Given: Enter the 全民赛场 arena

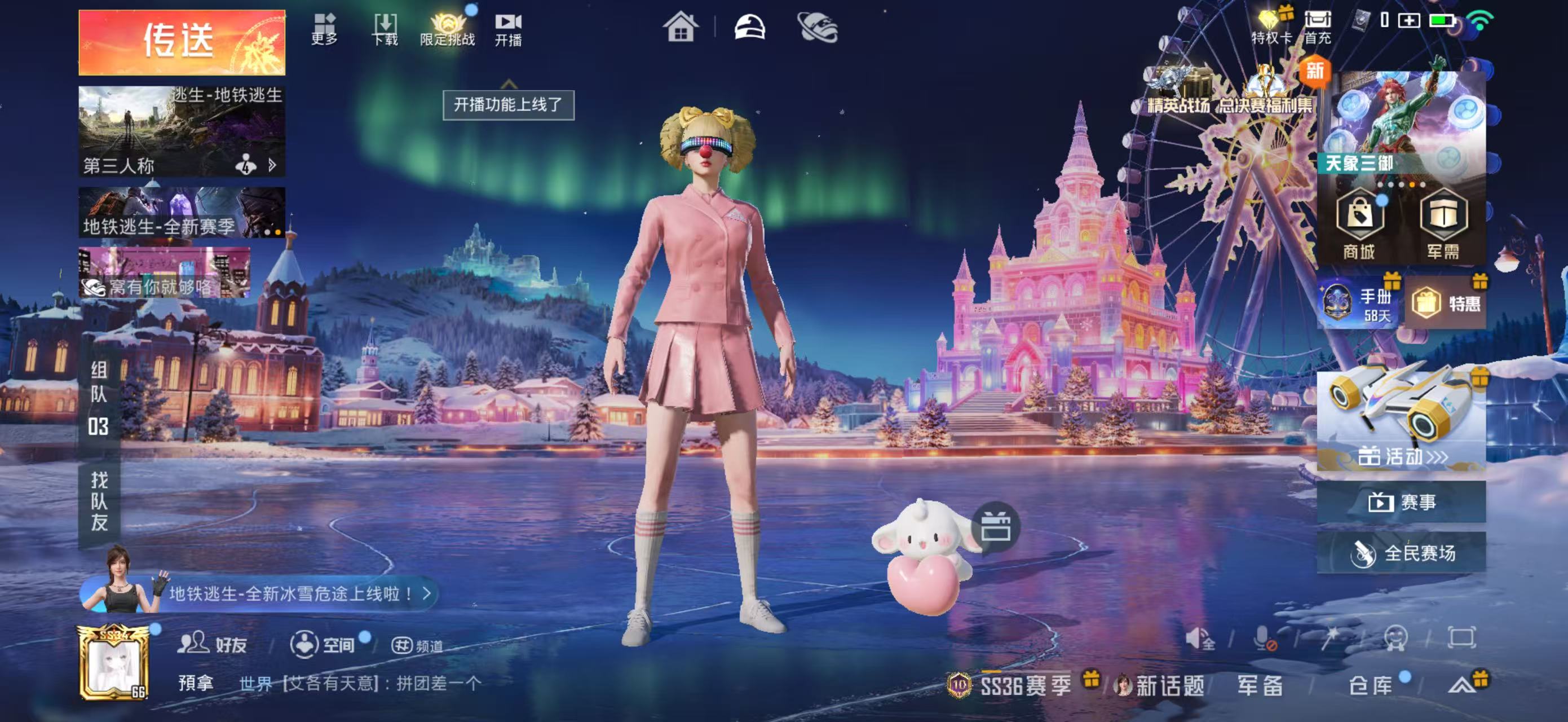Looking at the screenshot, I should pos(1401,553).
